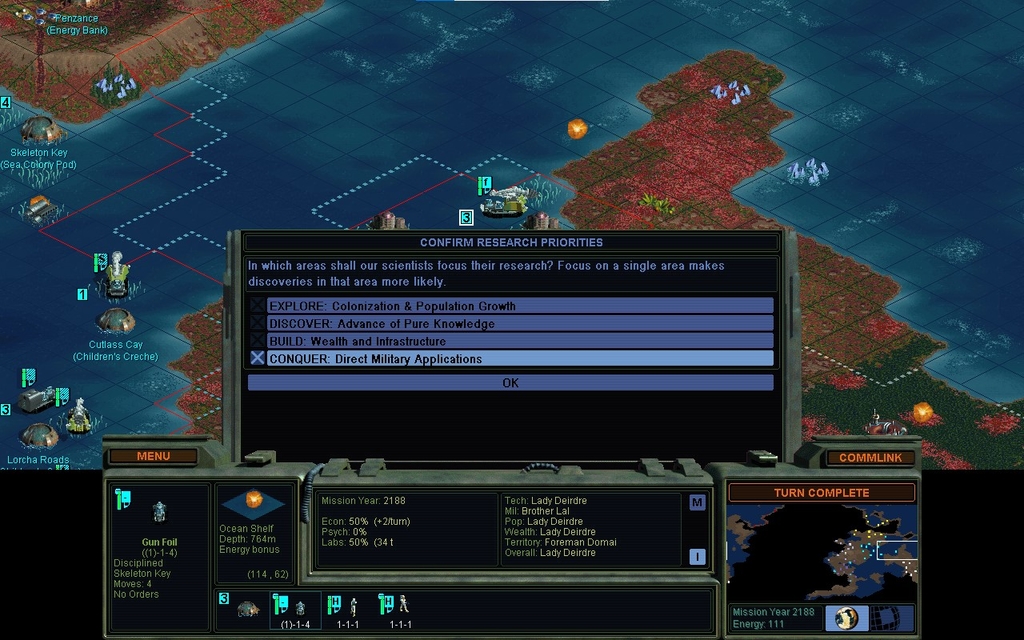This screenshot has height=640, width=1024.
Task: Toggle CONQUER: Direct Military Applications
Action: point(510,358)
